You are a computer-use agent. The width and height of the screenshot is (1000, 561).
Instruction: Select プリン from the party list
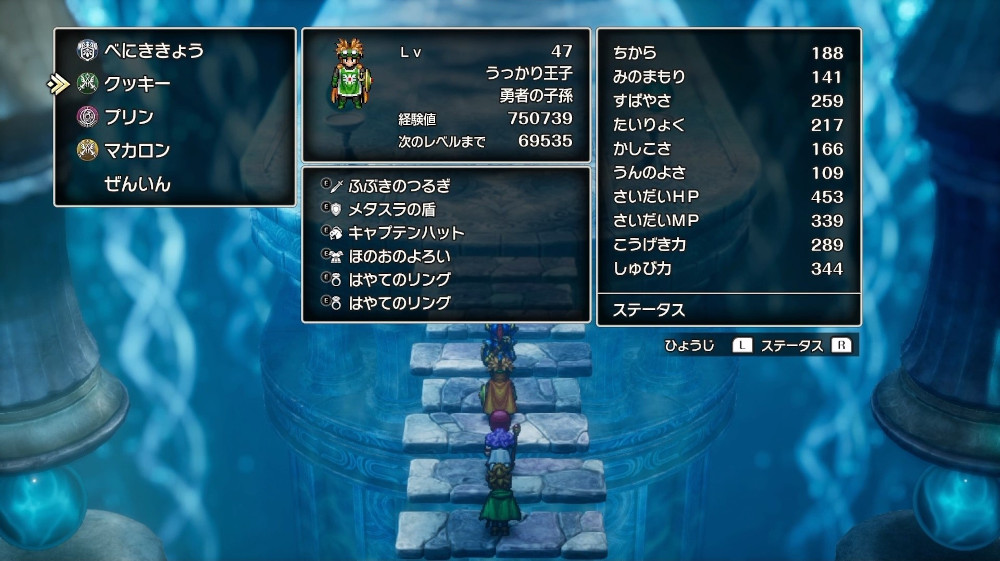point(129,117)
